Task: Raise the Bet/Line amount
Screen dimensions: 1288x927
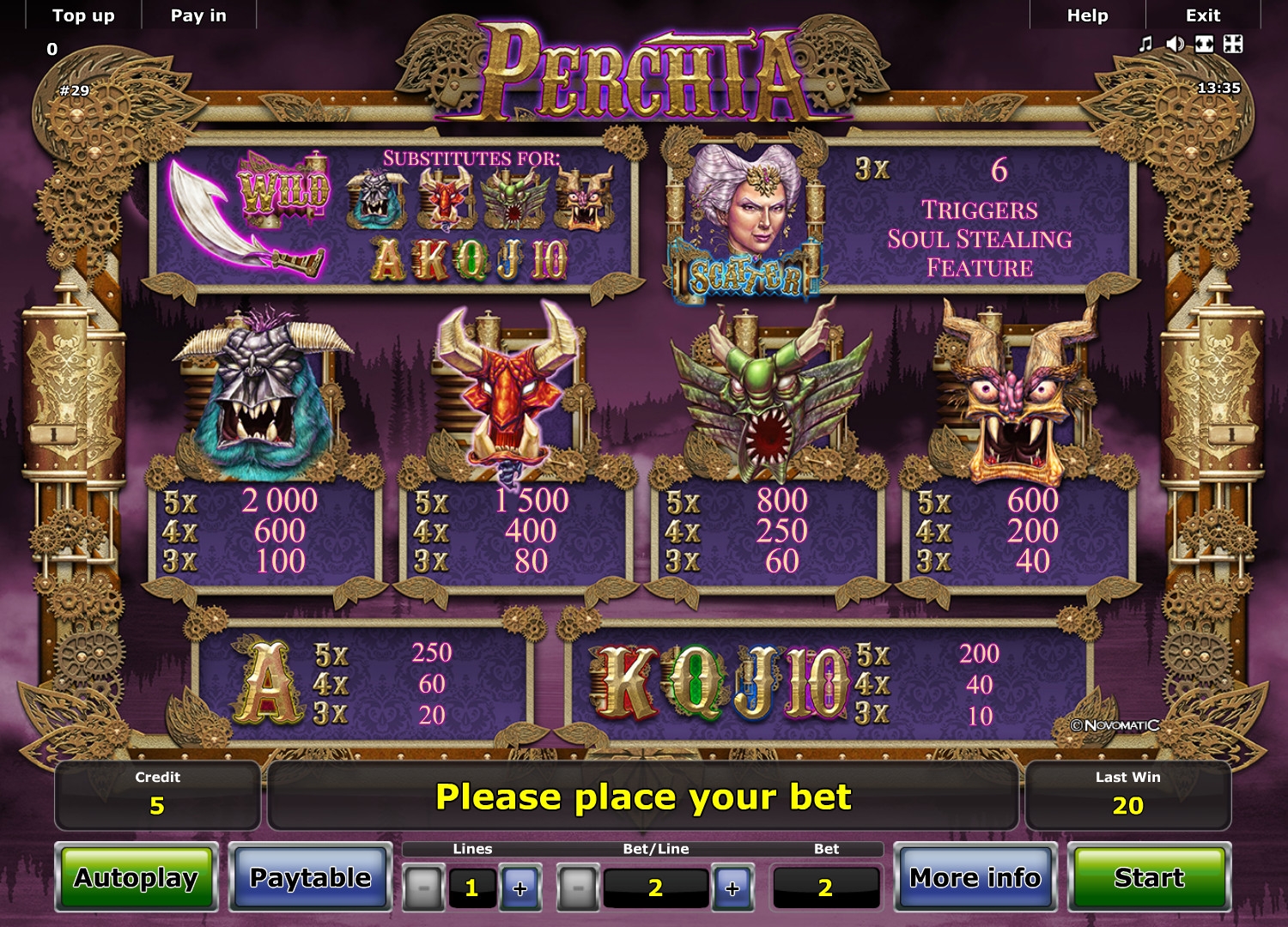Action: (x=732, y=888)
